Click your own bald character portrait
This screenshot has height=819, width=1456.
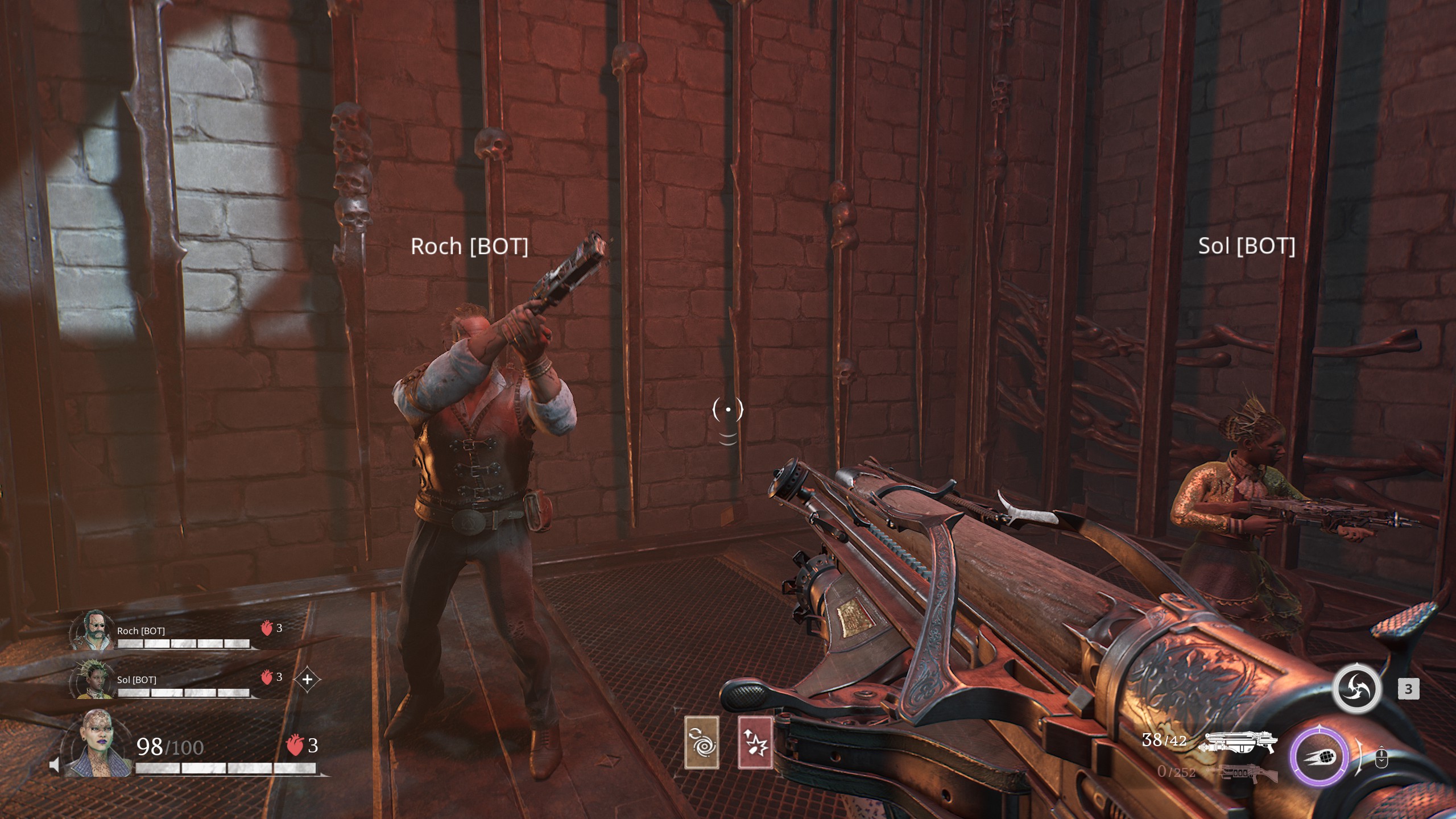tap(97, 743)
